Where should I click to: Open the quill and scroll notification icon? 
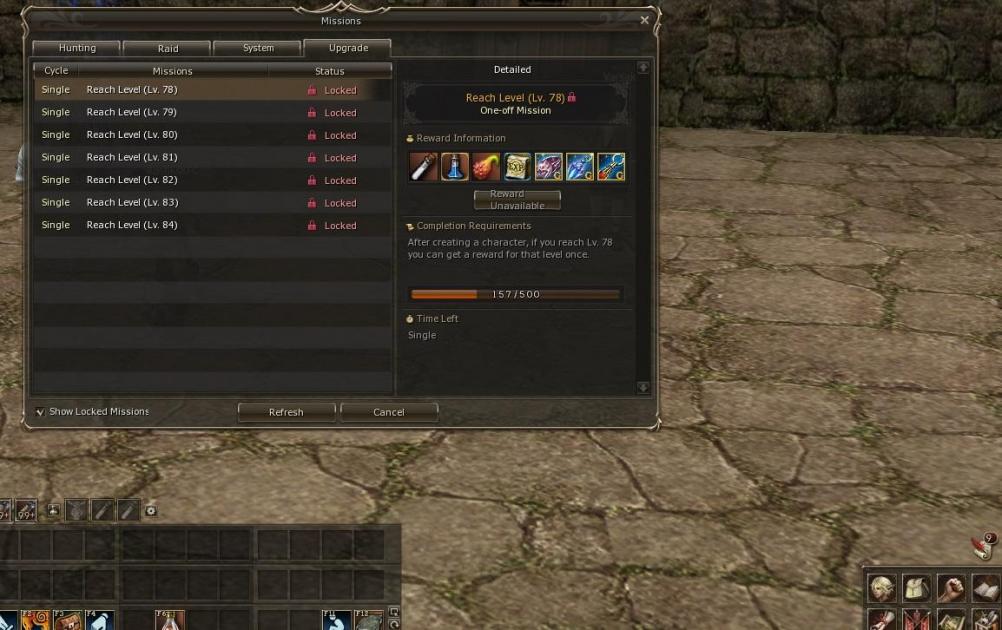[981, 548]
